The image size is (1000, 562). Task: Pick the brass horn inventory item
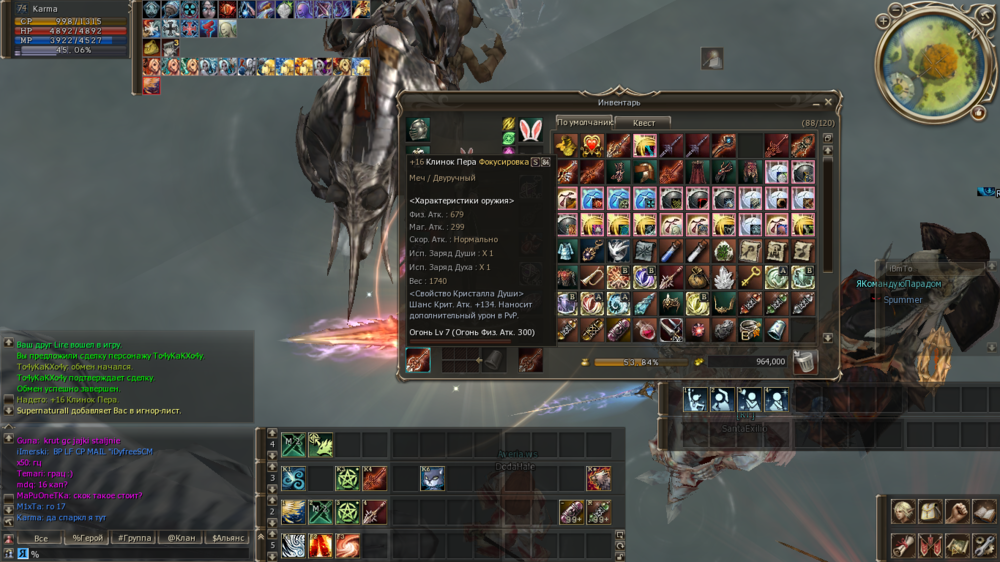point(593,277)
